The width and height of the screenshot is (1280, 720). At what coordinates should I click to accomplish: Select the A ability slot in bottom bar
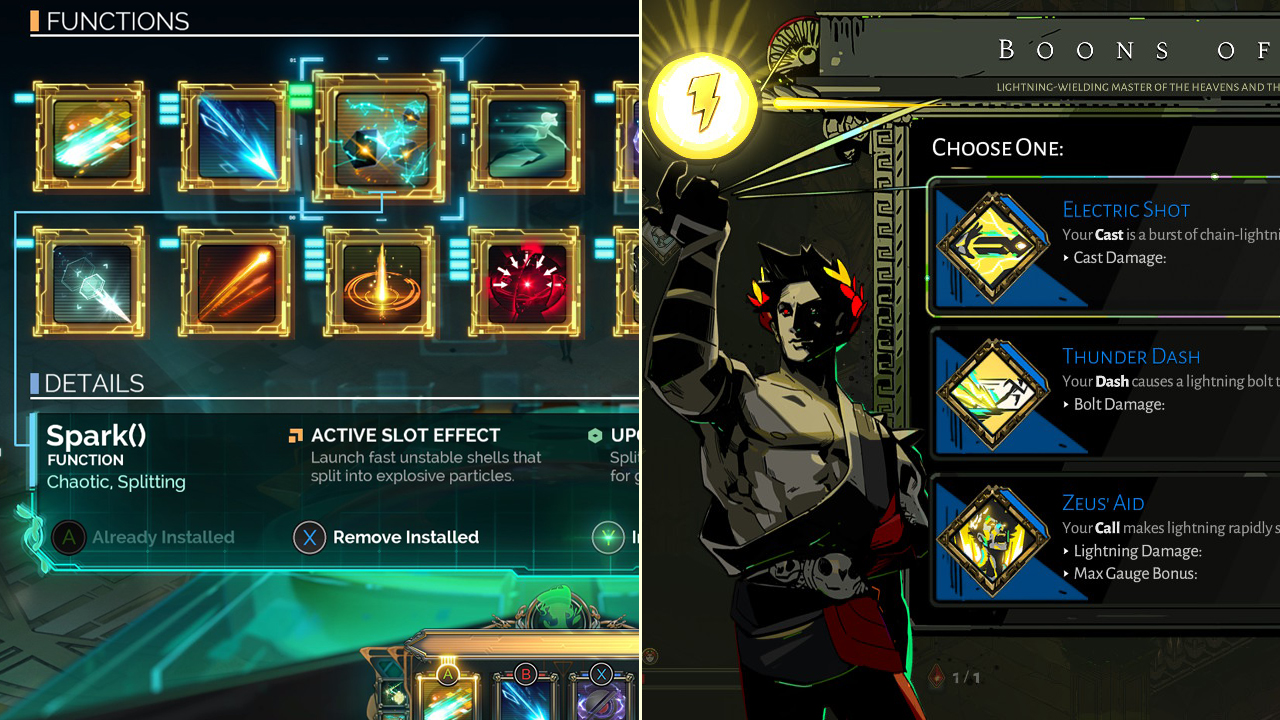pyautogui.click(x=447, y=697)
